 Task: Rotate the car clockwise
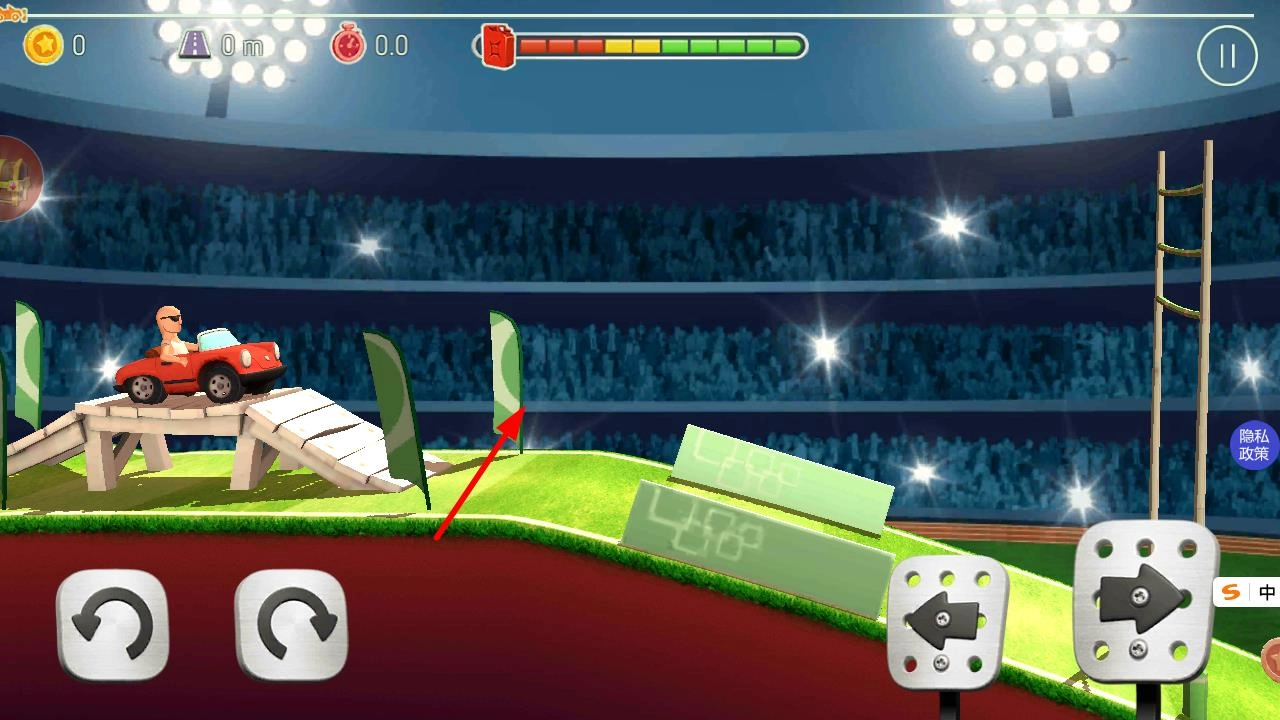[x=290, y=625]
